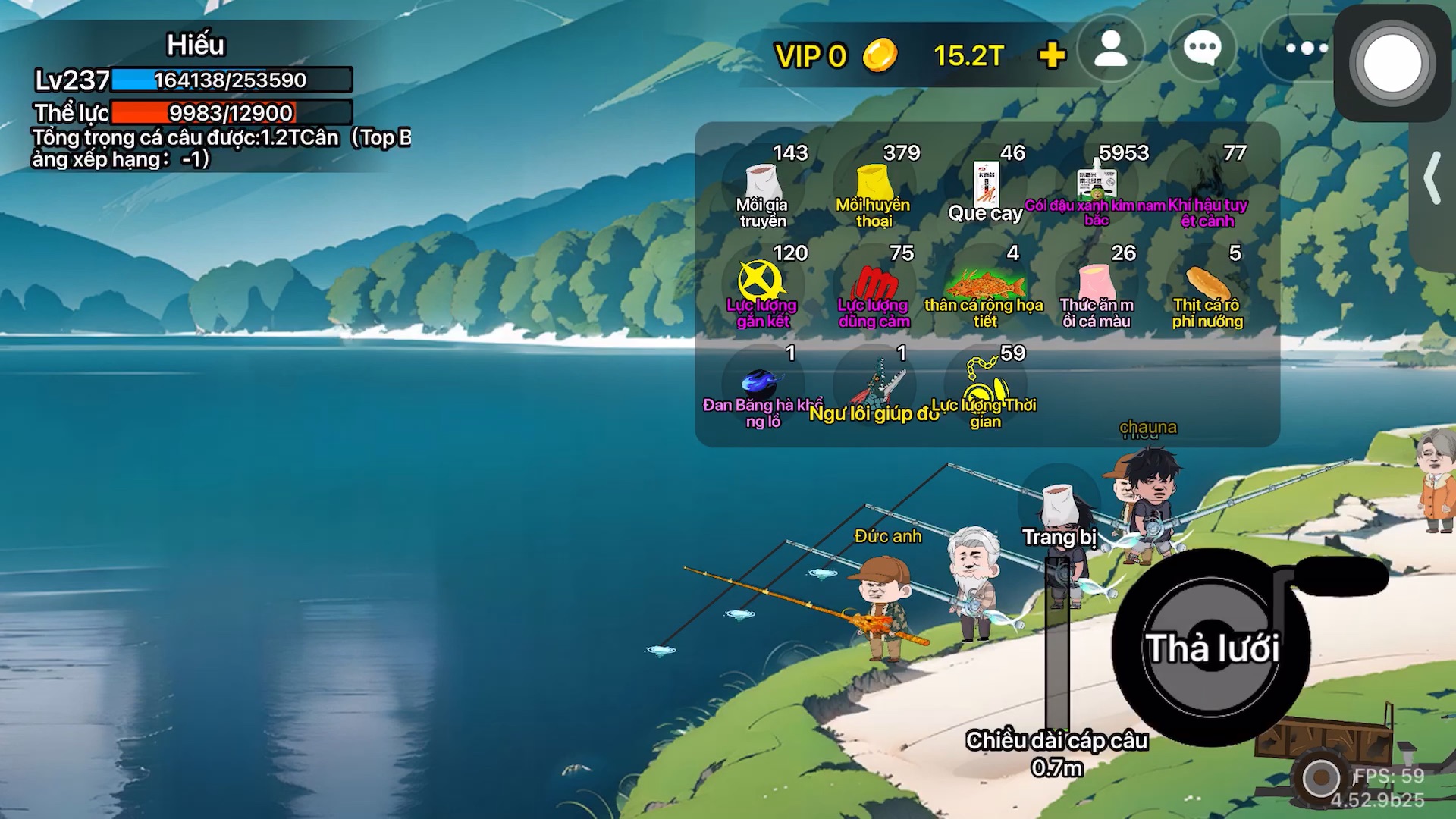Choose the Thức ăn mồi cá màu item

(x=1096, y=286)
